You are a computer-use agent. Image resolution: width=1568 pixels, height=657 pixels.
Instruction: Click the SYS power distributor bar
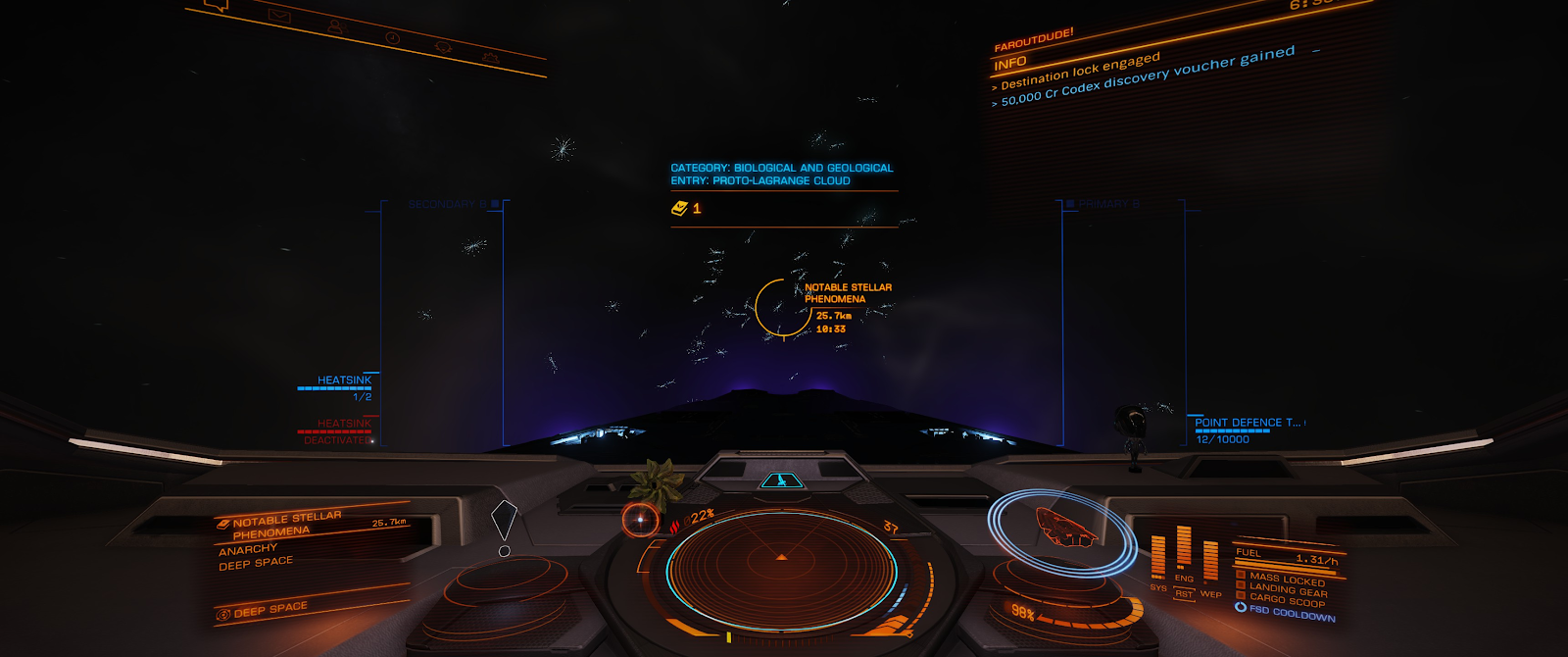click(1158, 557)
